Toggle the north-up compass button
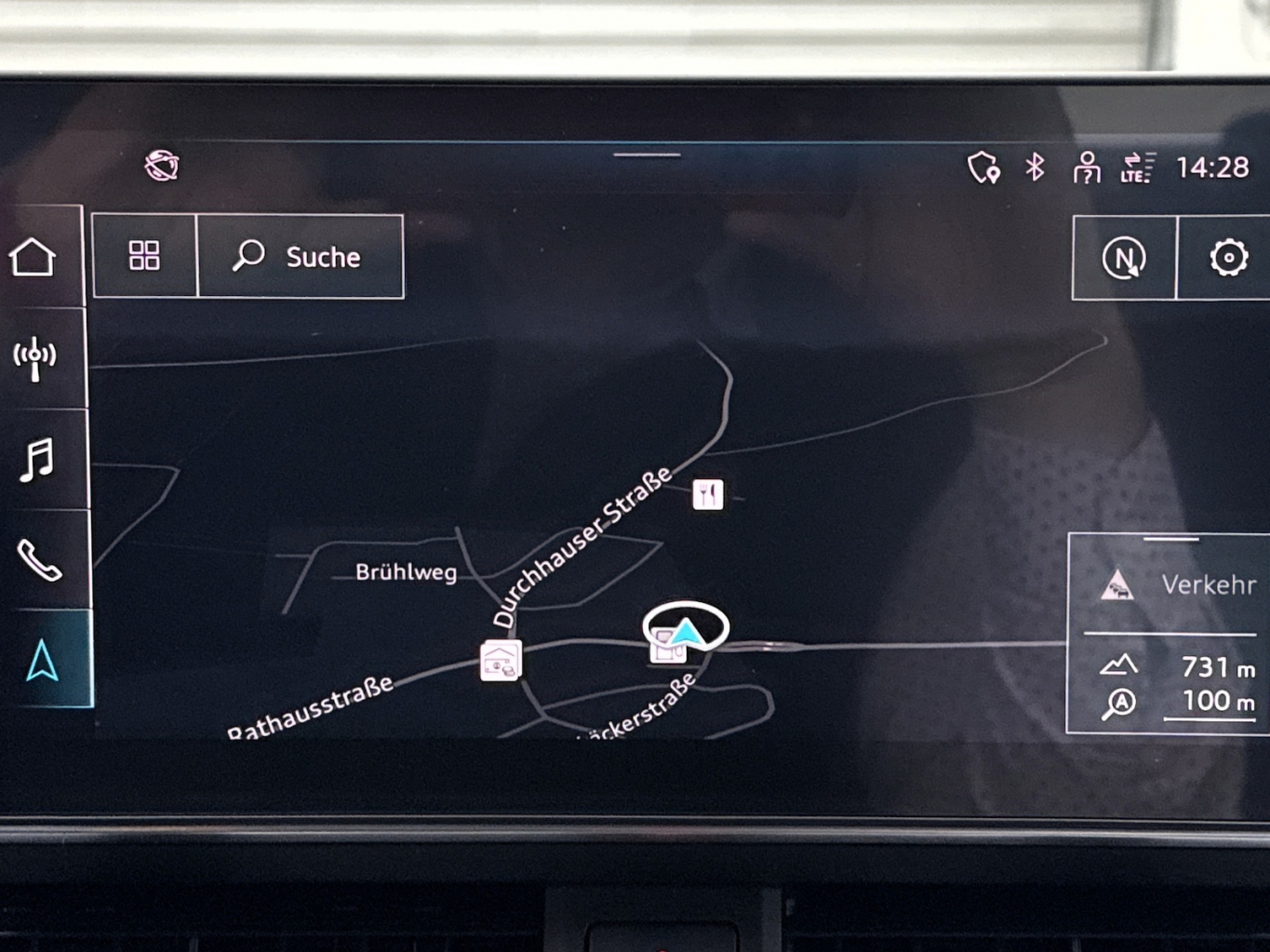1270x952 pixels. click(1124, 258)
